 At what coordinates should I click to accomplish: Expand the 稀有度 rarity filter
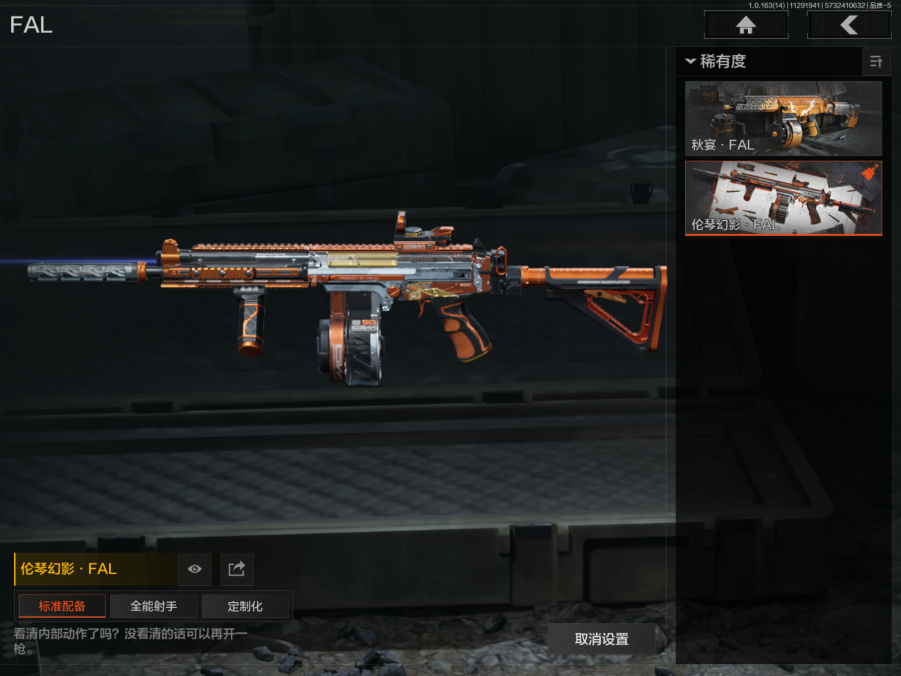coord(716,62)
